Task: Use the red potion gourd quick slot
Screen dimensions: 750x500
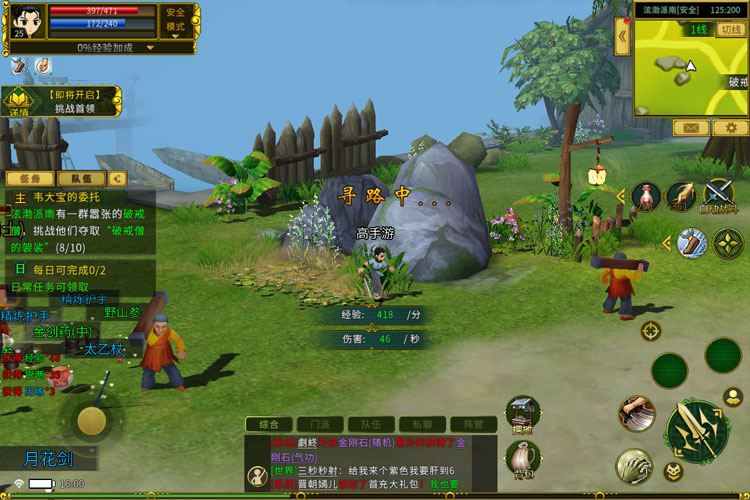Action: pos(645,194)
